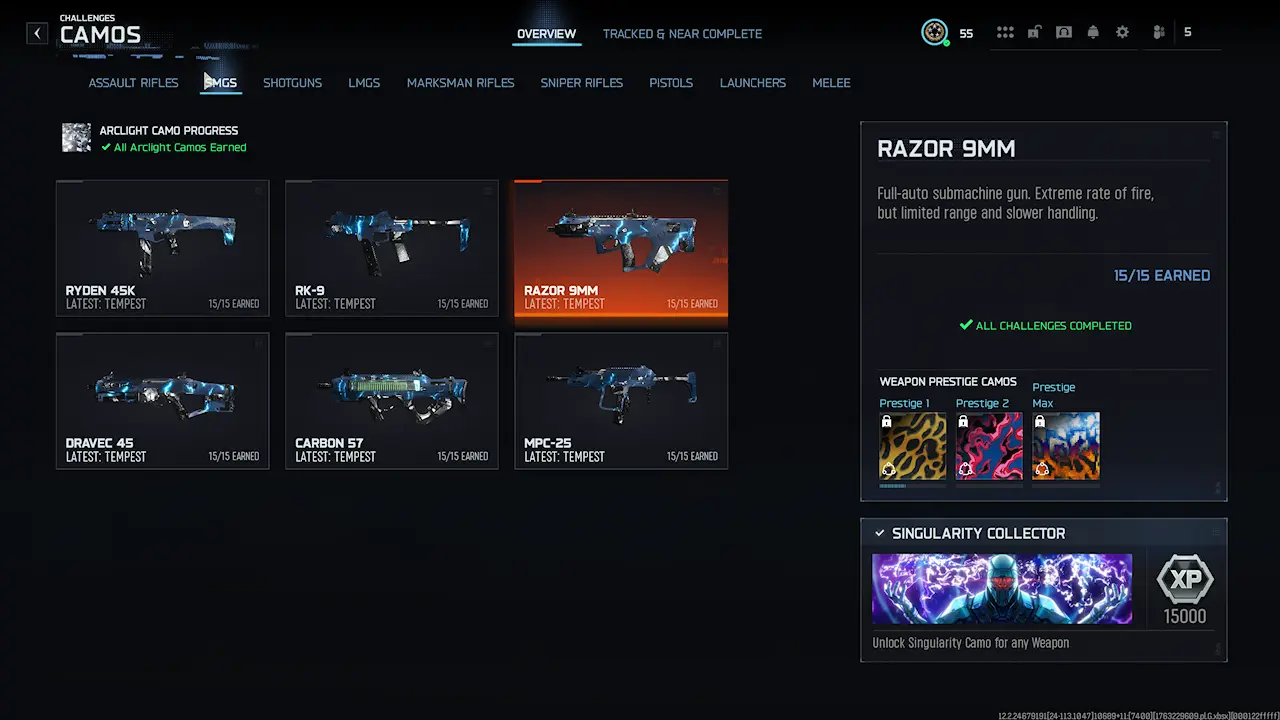Click the Singularity Collector completion checkmark
The width and height of the screenshot is (1280, 720).
click(880, 533)
